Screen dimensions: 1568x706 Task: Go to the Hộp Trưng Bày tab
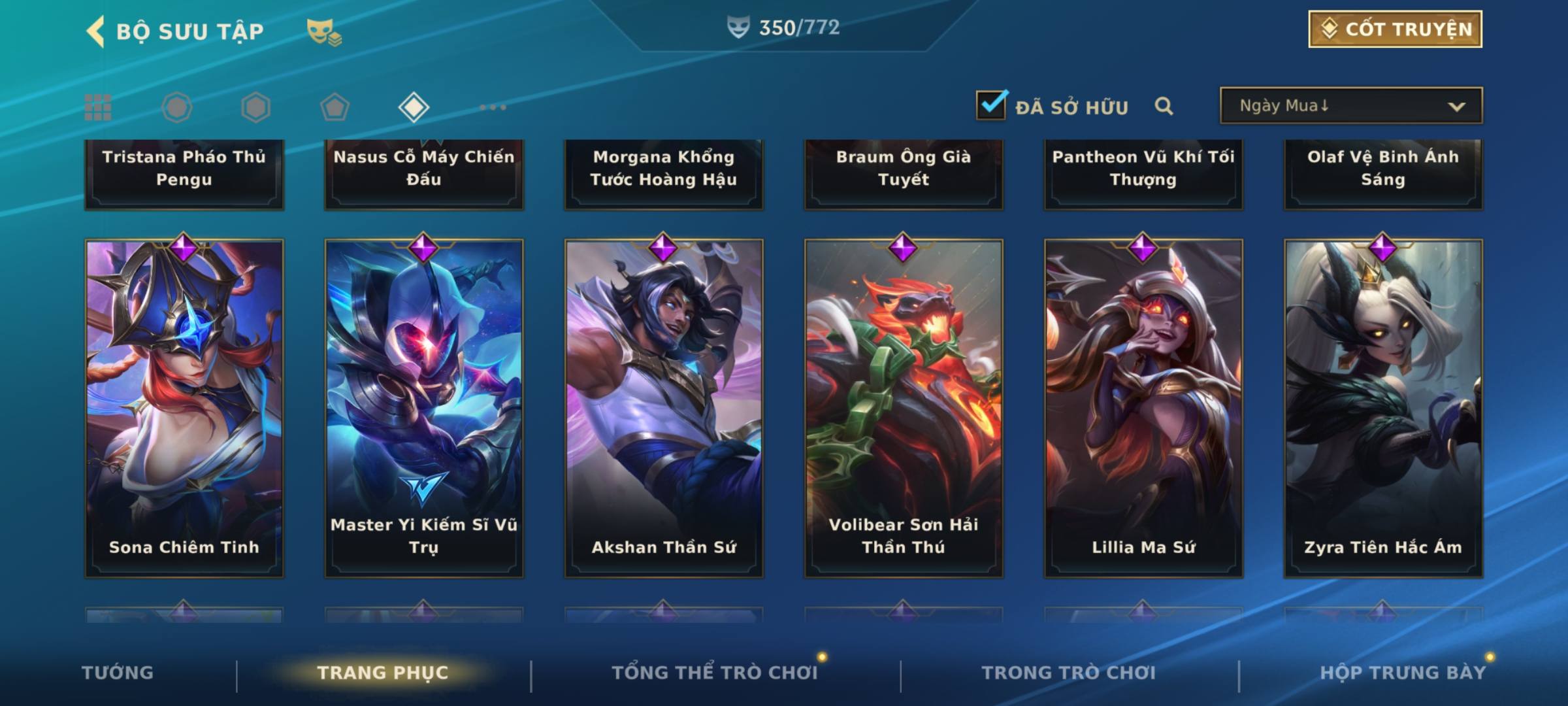pos(1403,673)
